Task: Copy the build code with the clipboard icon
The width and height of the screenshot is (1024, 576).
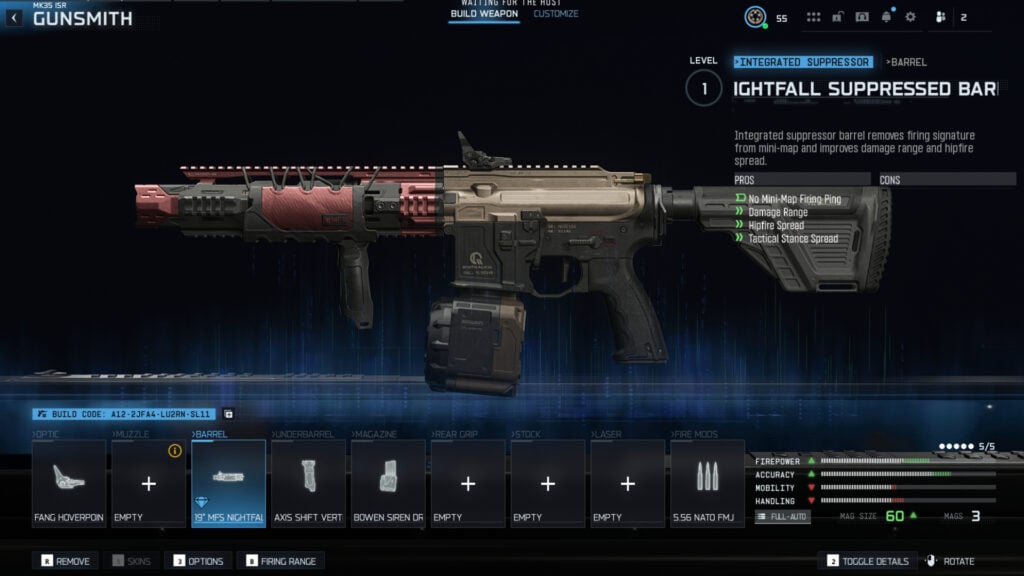Action: click(228, 413)
